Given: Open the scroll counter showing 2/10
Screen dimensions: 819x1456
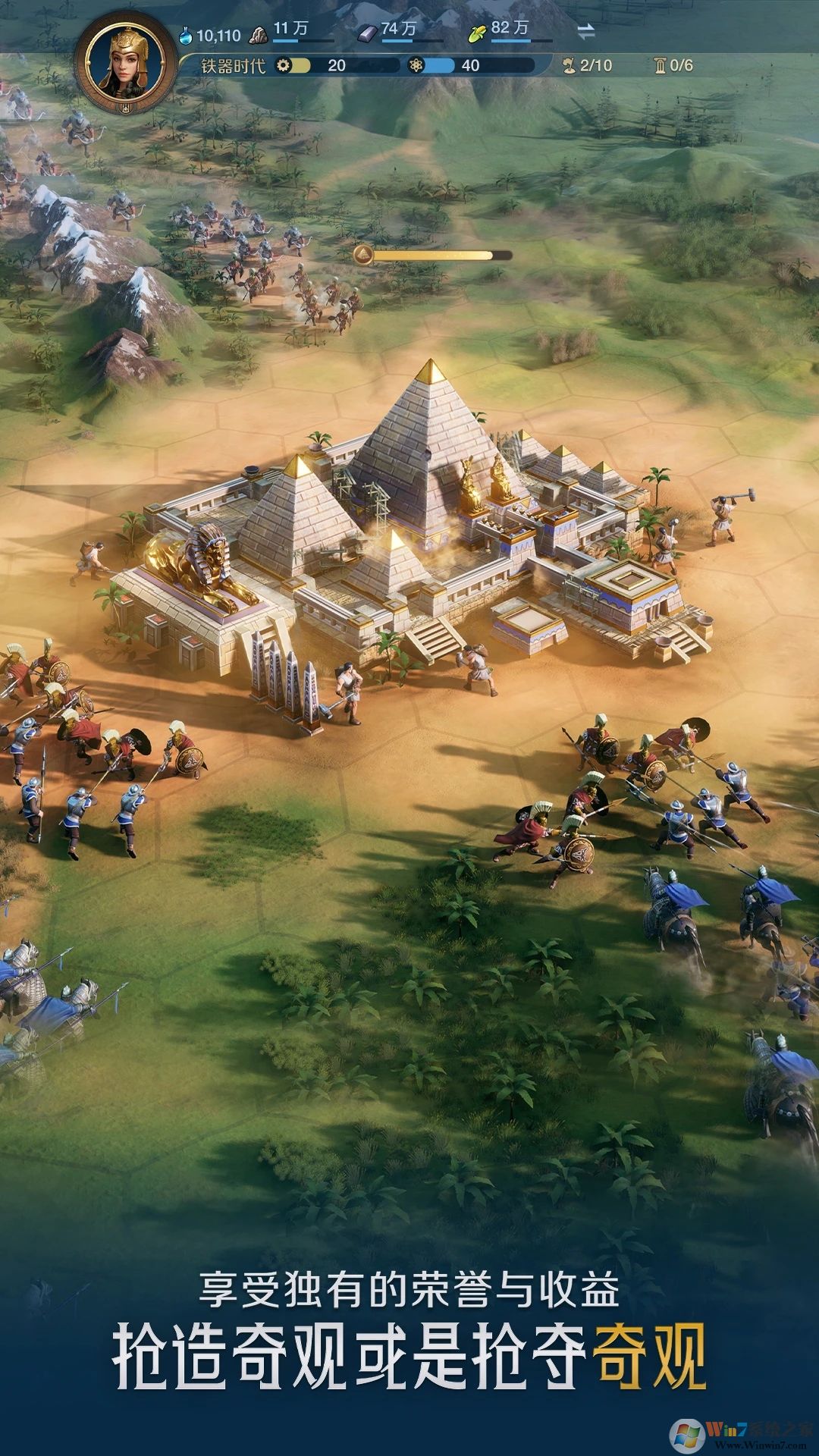Looking at the screenshot, I should click(587, 65).
